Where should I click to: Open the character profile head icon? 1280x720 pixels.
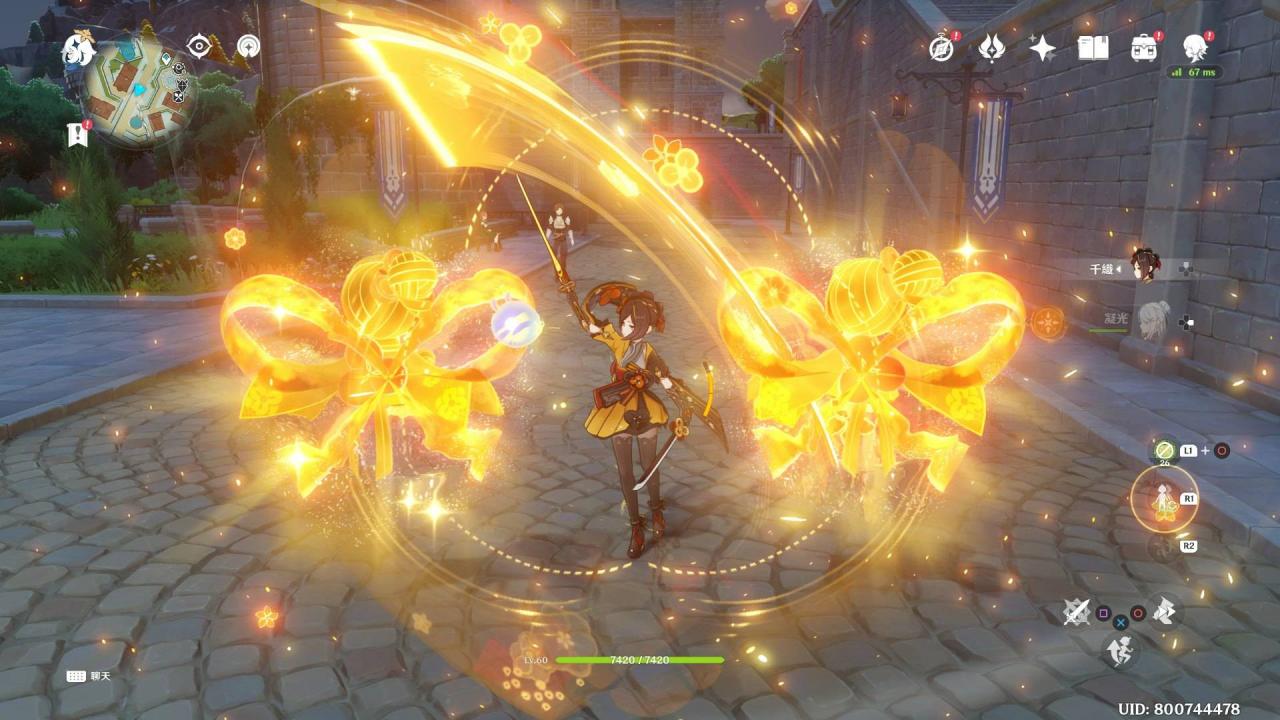coord(1194,47)
